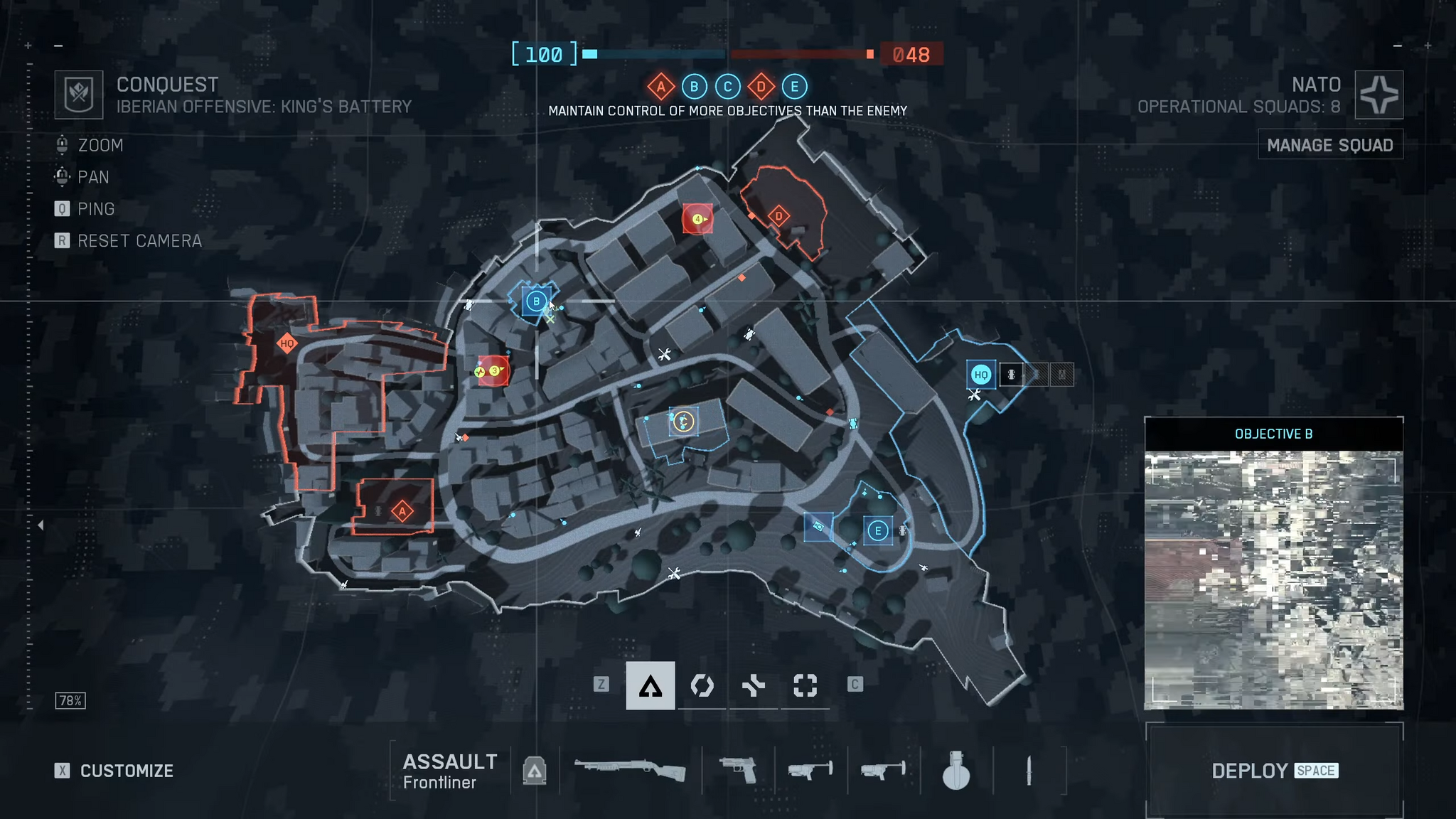The width and height of the screenshot is (1456, 819).
Task: Select the blue NATO HQ spawn
Action: 981,374
